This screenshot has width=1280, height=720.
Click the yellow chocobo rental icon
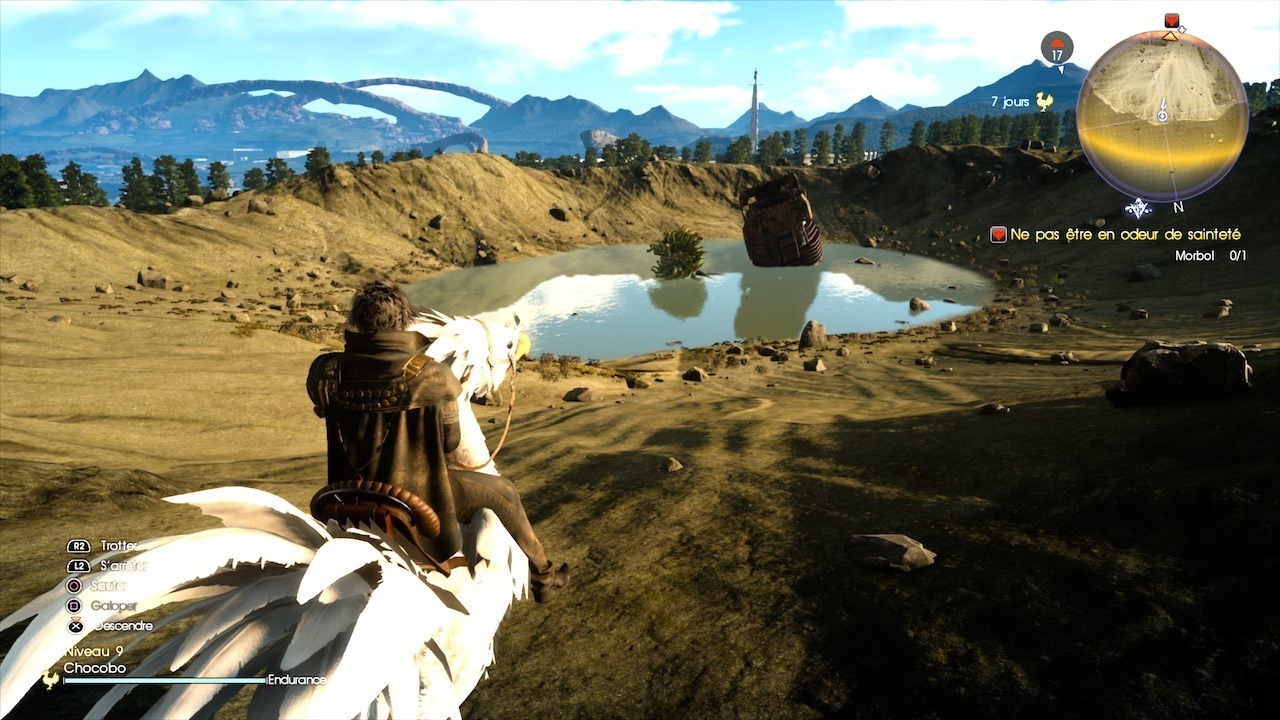(x=1045, y=101)
